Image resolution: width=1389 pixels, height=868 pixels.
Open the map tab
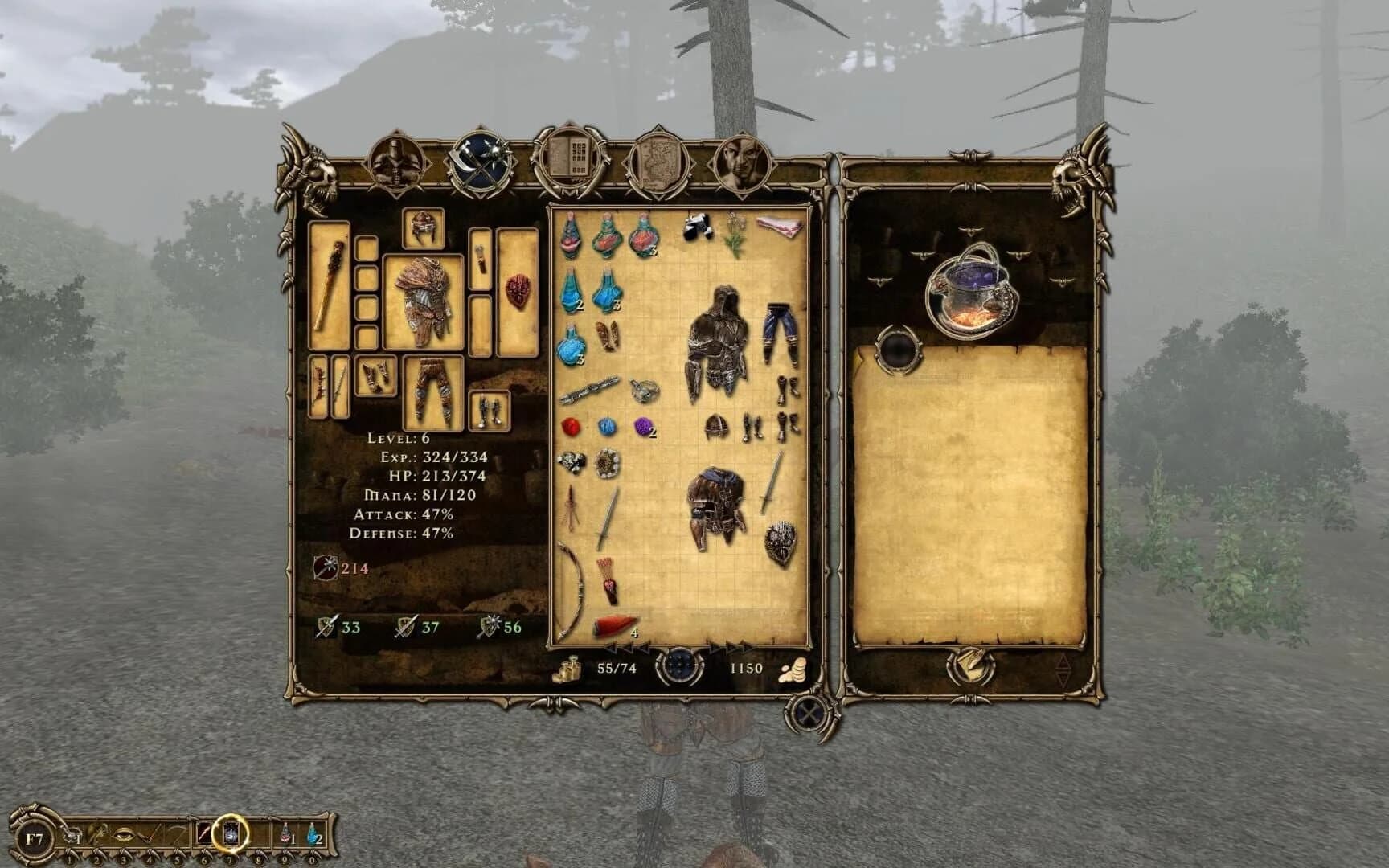[x=659, y=161]
